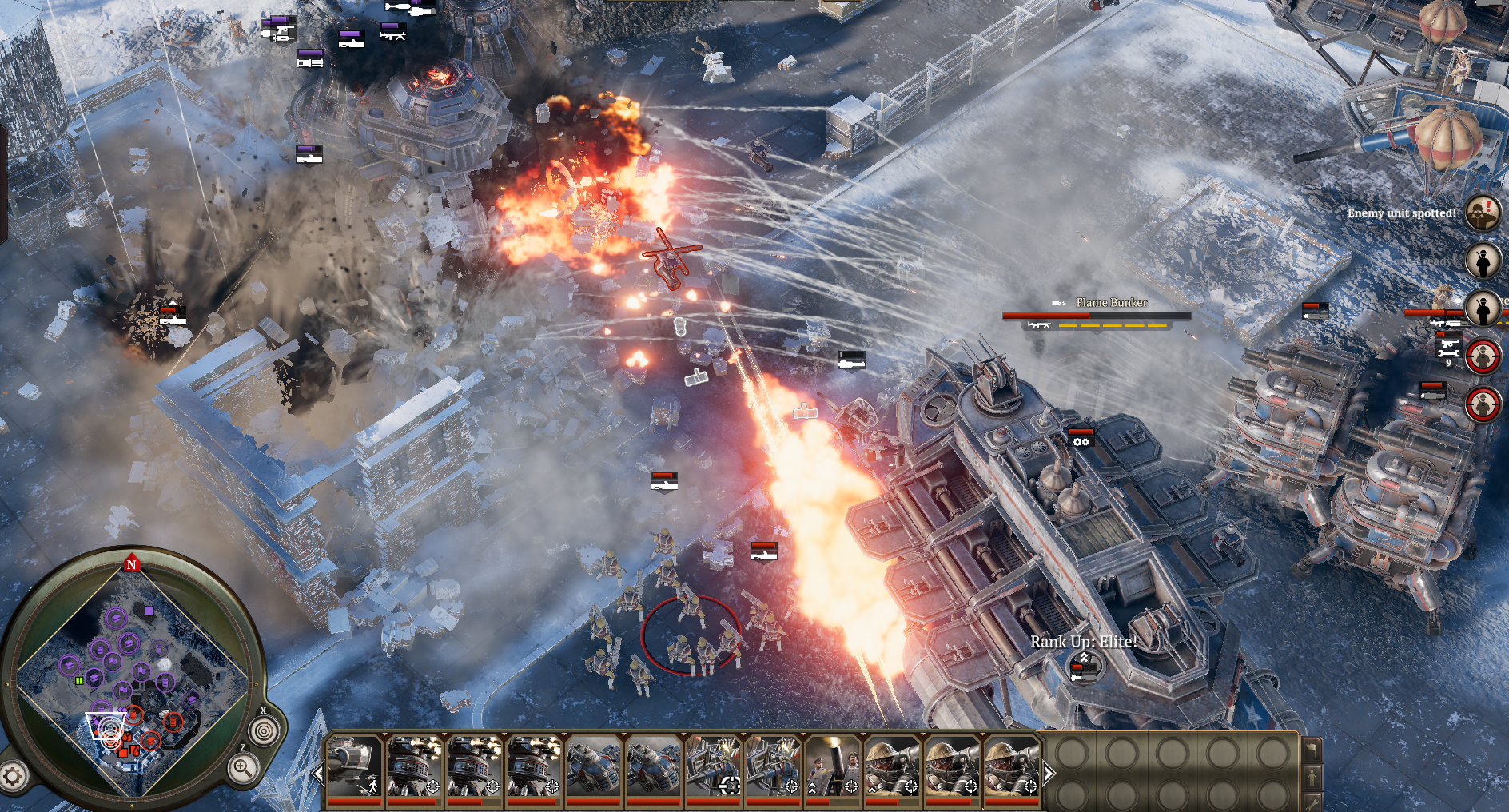Select the mortar crew unit card
This screenshot has height=812, width=1509.
coord(832,767)
